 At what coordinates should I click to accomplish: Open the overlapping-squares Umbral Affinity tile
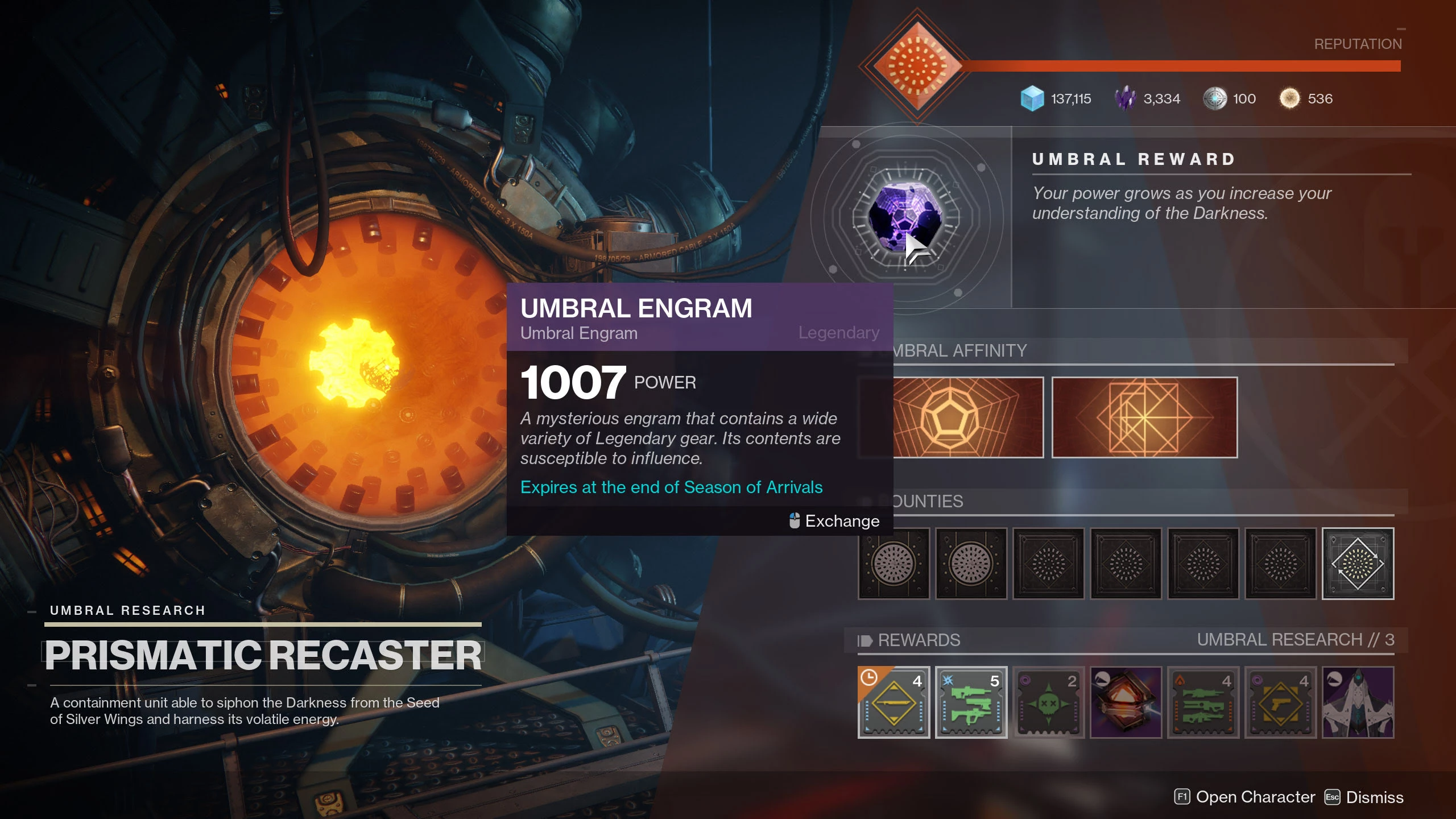[1144, 417]
